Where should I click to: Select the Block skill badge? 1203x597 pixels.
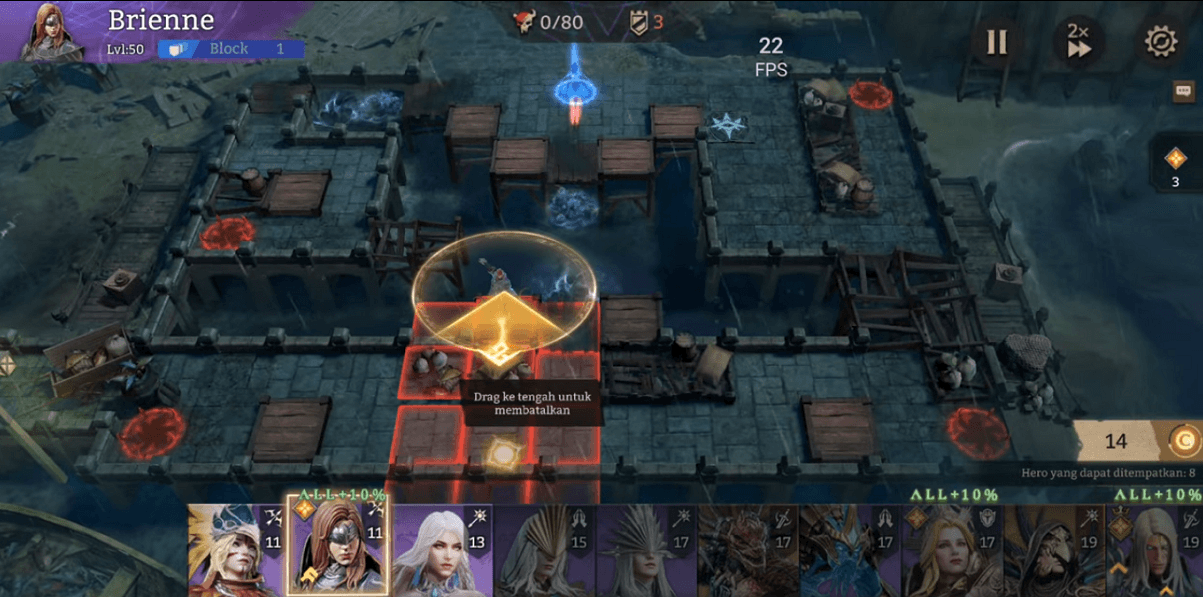(230, 49)
